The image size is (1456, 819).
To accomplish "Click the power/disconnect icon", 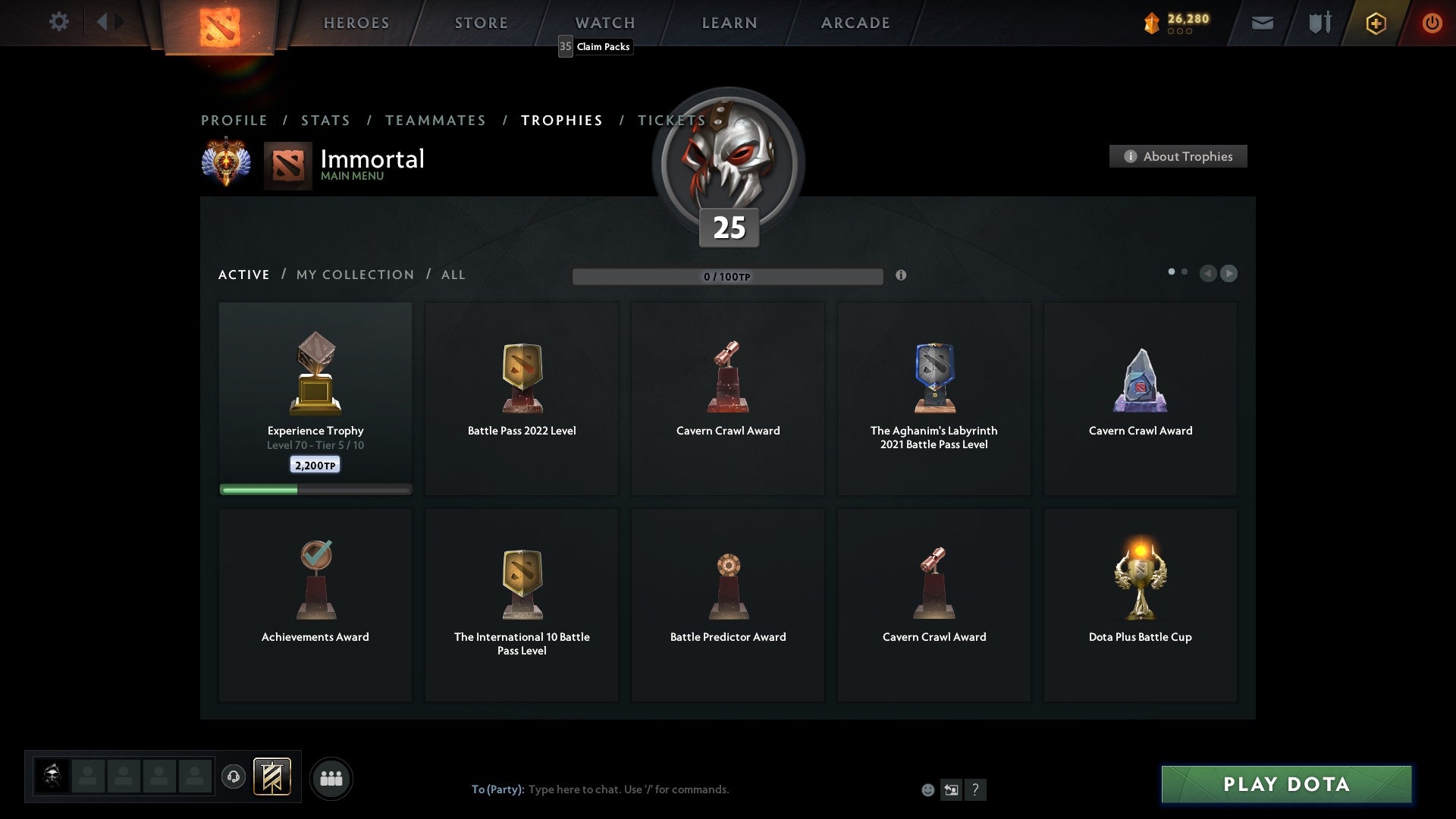I will click(1432, 22).
